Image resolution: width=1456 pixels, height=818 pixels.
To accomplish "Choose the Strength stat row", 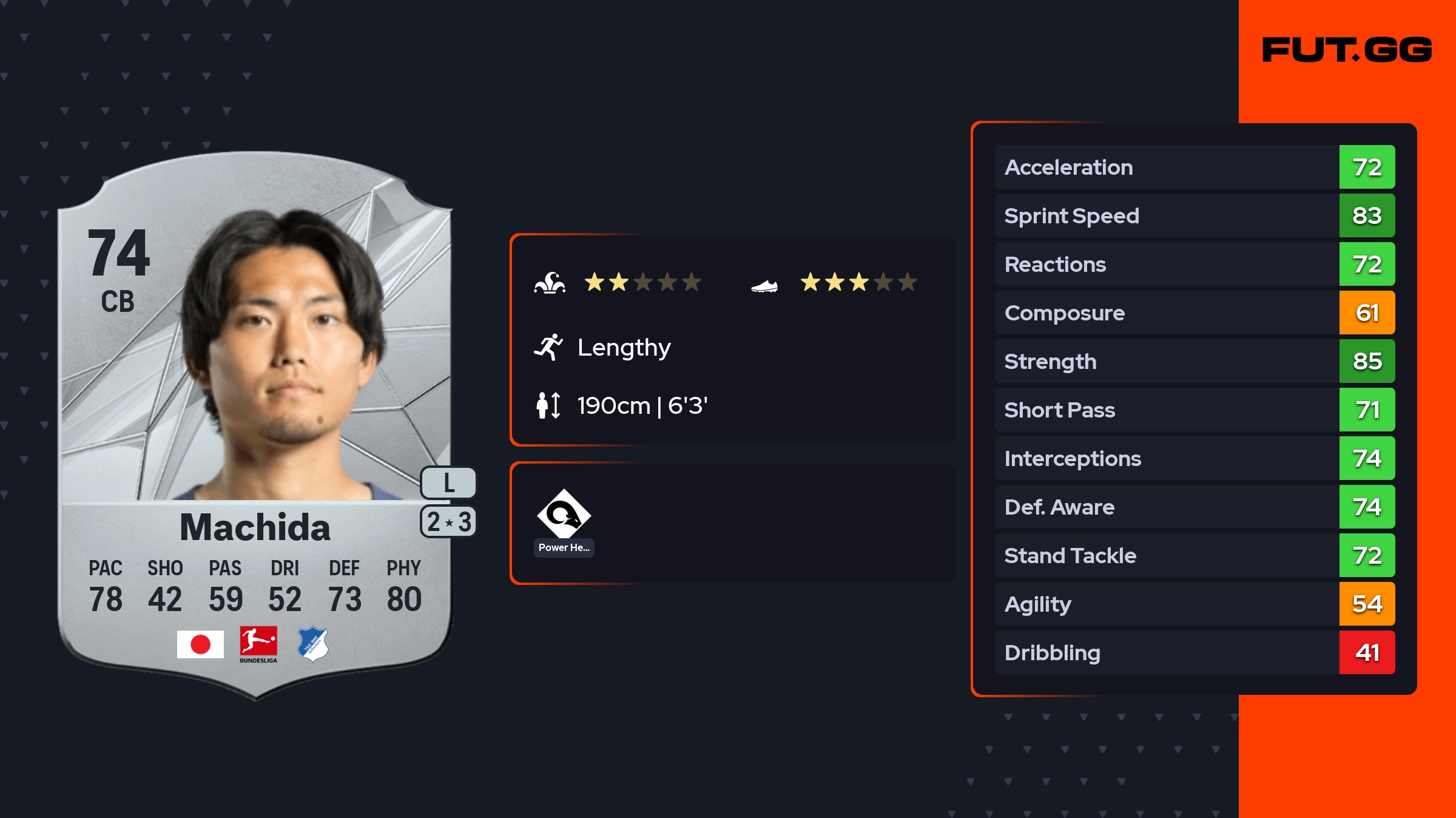I will [x=1194, y=362].
